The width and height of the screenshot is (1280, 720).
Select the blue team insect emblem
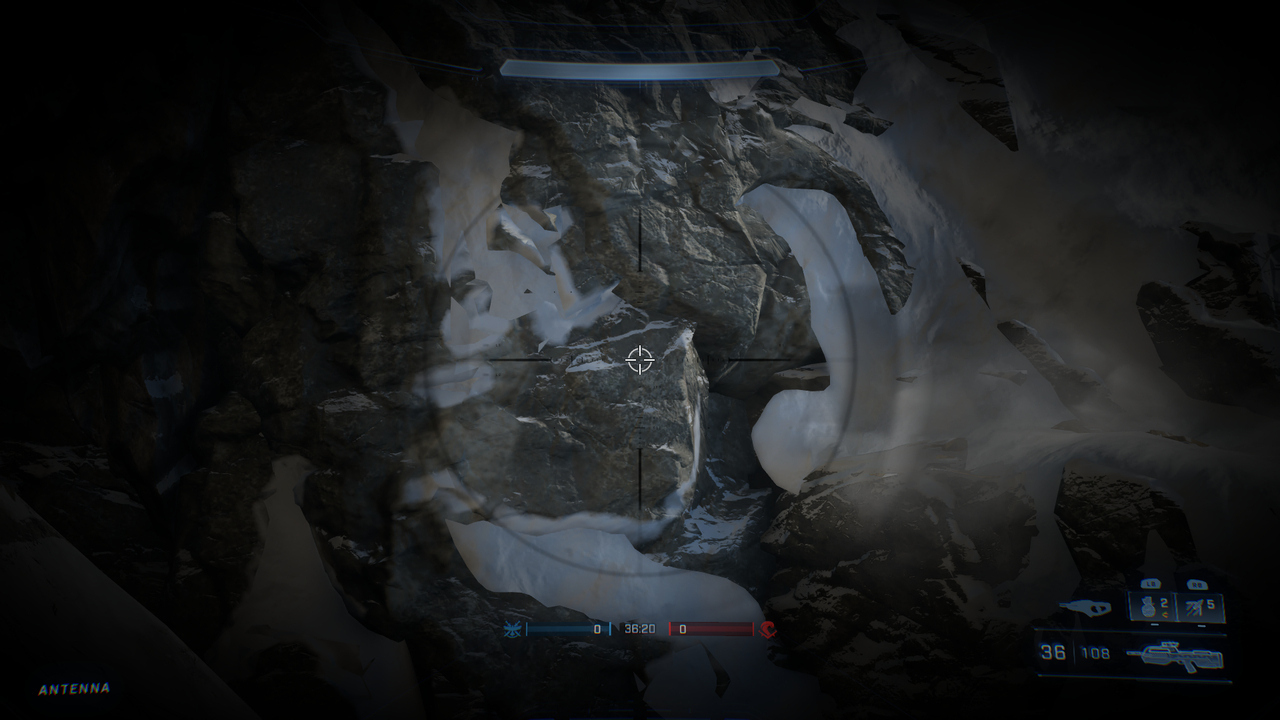510,631
